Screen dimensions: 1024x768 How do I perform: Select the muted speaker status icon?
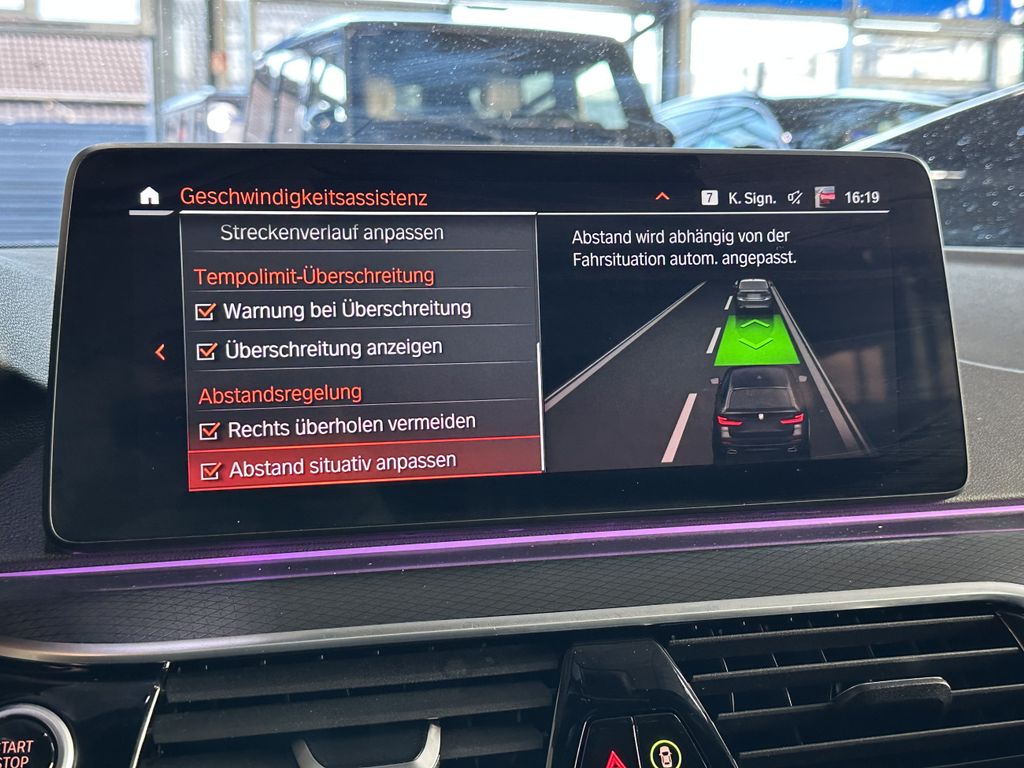click(795, 197)
